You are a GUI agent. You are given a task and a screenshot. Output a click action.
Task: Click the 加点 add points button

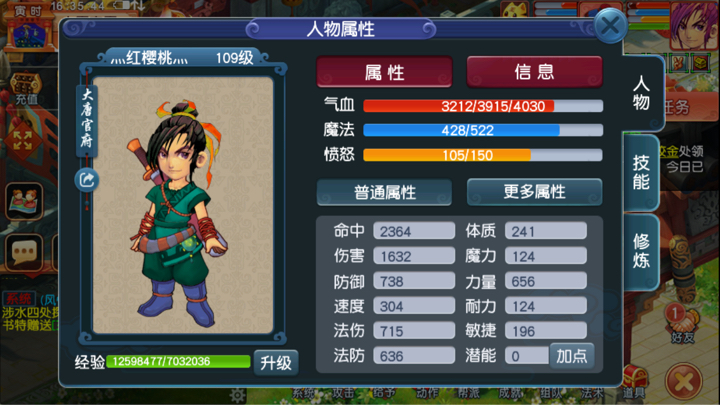(571, 355)
